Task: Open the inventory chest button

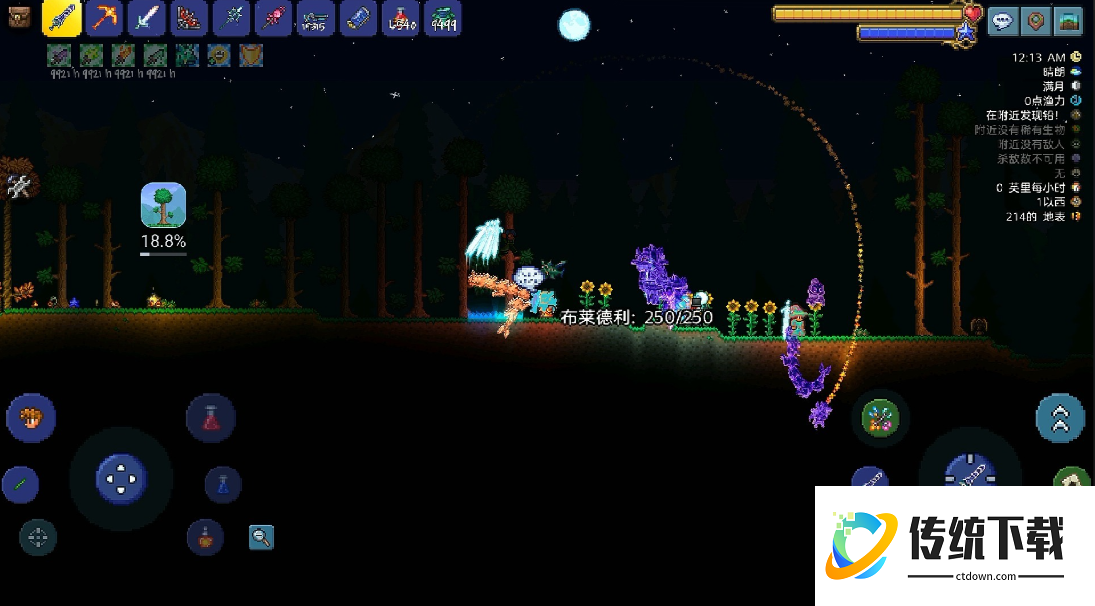Action: [20, 17]
